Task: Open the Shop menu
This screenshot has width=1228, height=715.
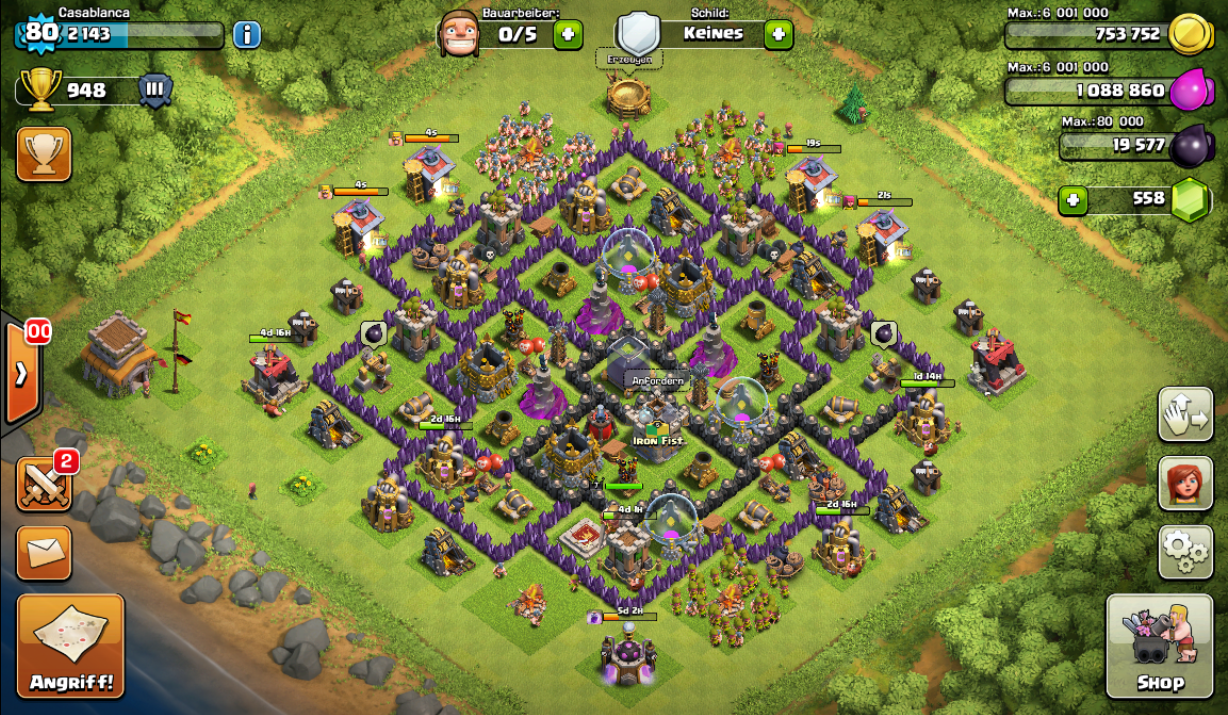Action: coord(1160,646)
